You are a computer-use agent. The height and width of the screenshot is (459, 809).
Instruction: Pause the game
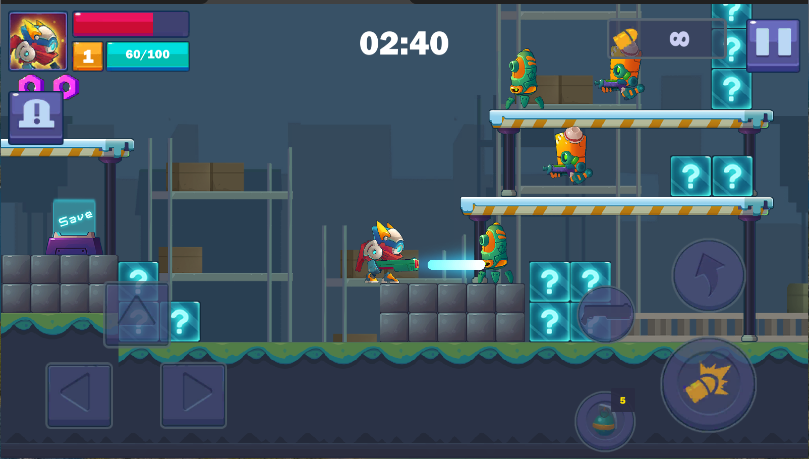(772, 43)
